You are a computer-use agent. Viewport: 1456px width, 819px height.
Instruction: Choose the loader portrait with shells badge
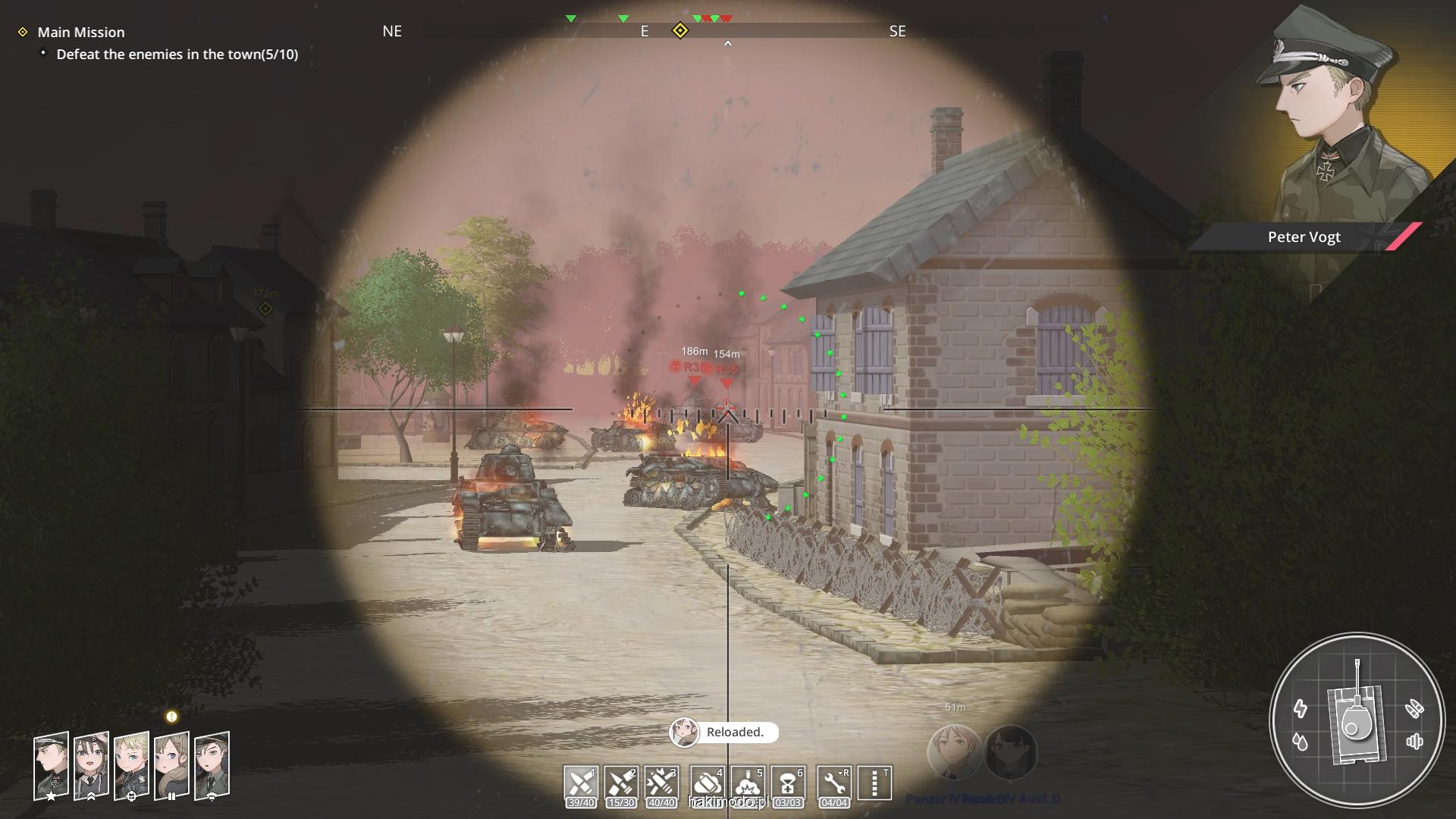click(x=171, y=765)
